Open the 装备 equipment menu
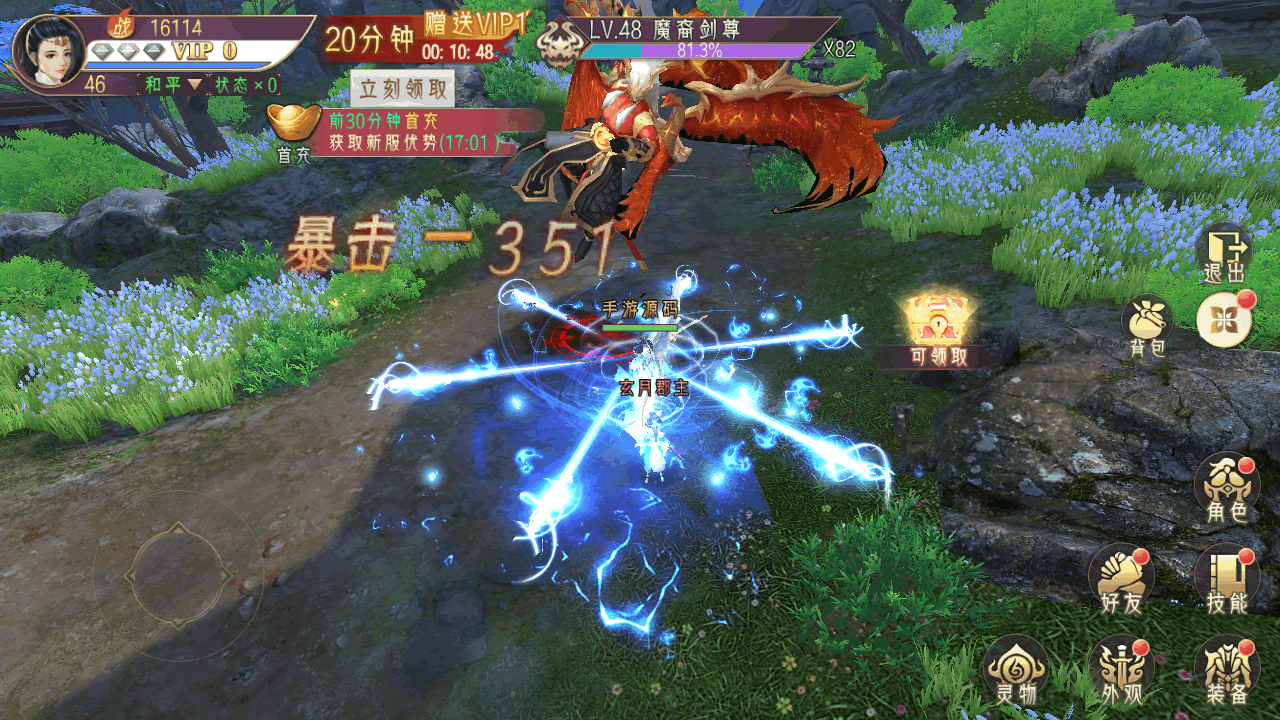The image size is (1280, 720). pyautogui.click(x=1226, y=670)
